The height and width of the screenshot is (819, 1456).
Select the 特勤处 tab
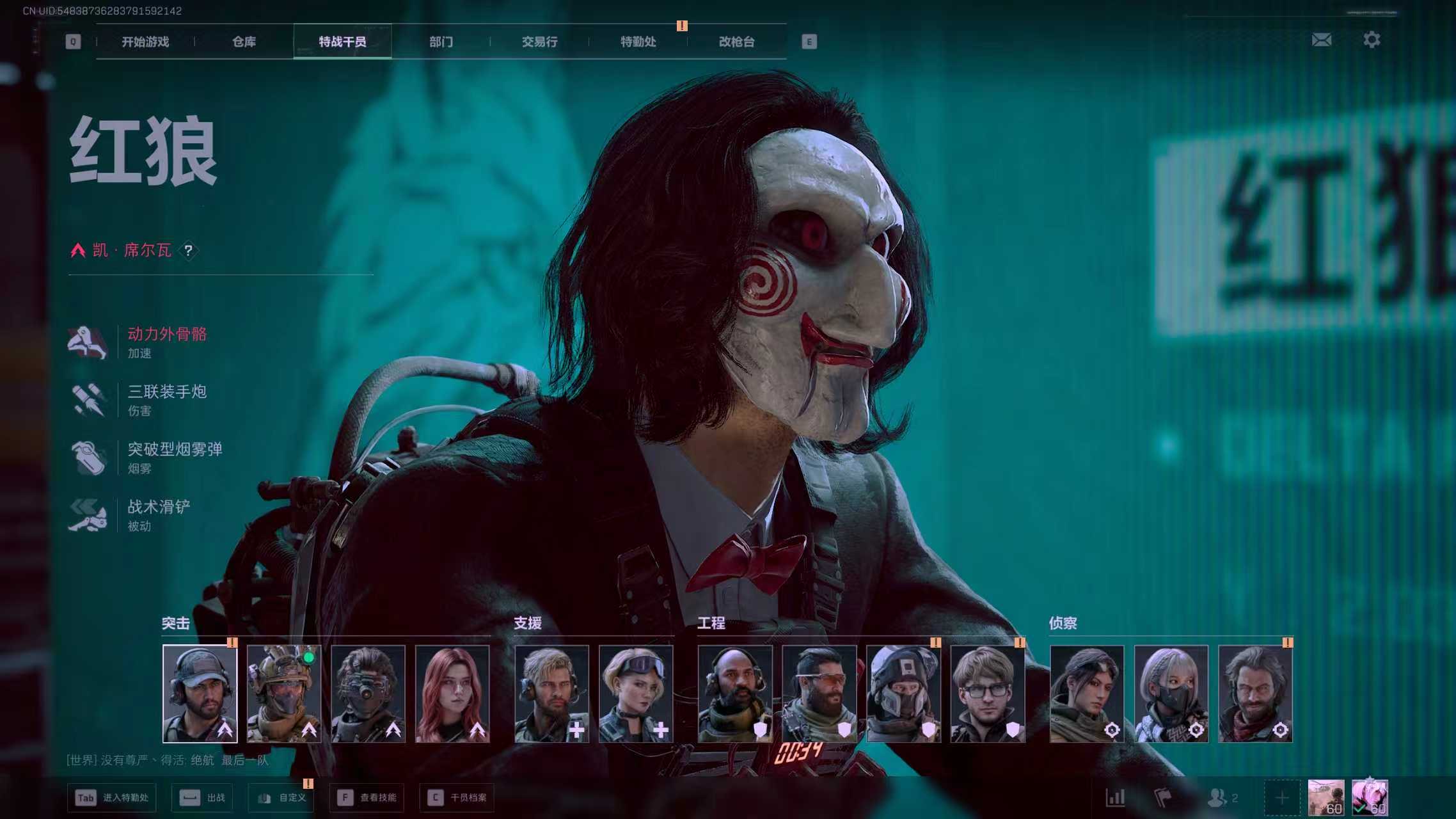(638, 42)
